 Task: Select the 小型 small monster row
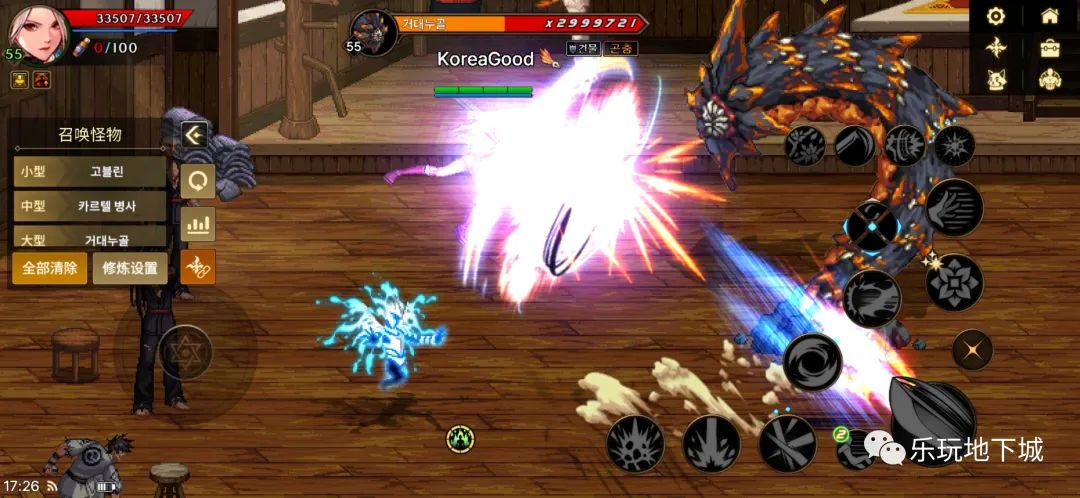click(90, 171)
